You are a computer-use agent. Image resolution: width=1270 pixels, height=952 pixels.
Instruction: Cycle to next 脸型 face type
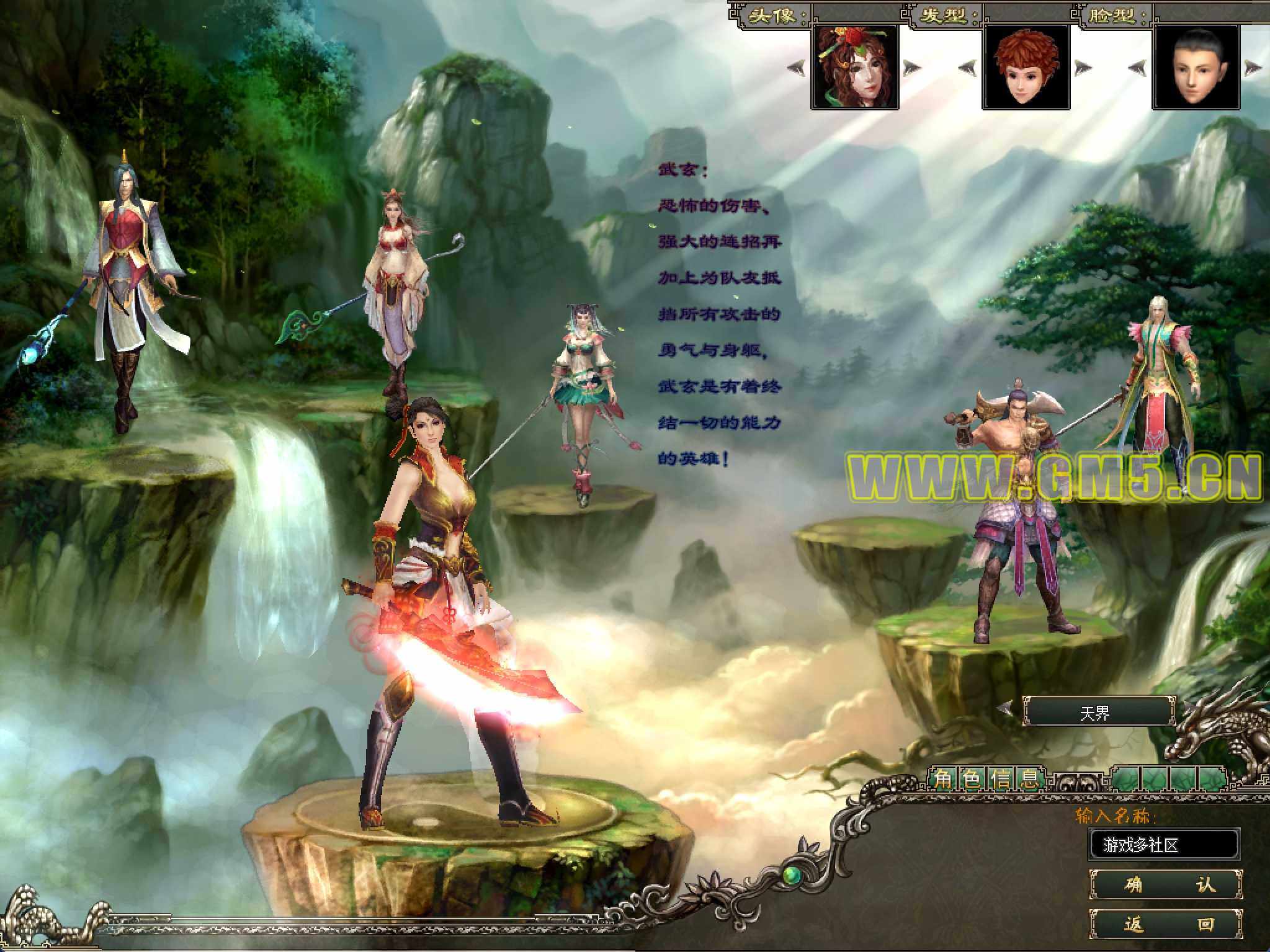pos(1253,67)
